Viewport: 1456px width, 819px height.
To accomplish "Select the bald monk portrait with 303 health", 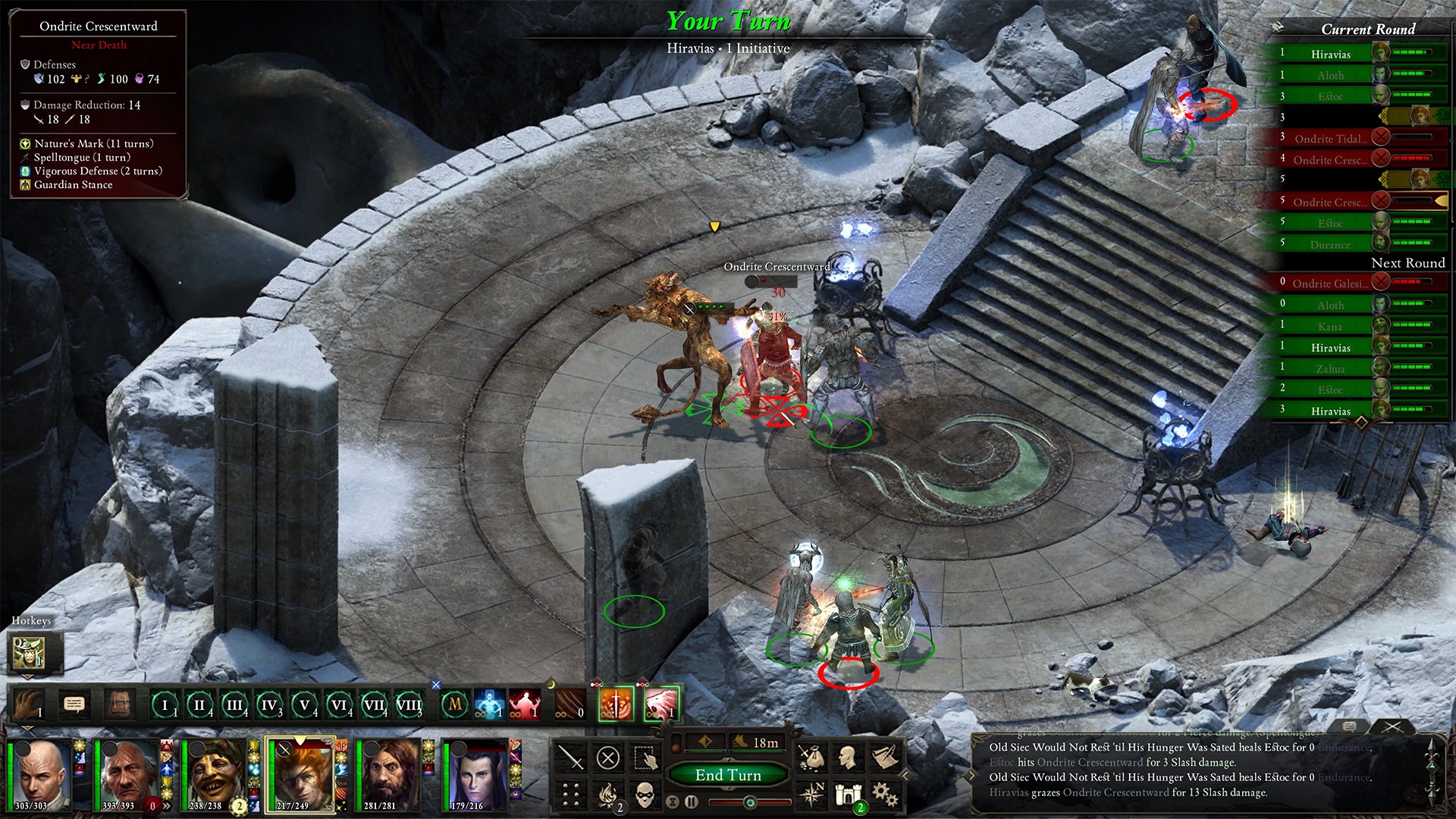I will click(x=42, y=775).
